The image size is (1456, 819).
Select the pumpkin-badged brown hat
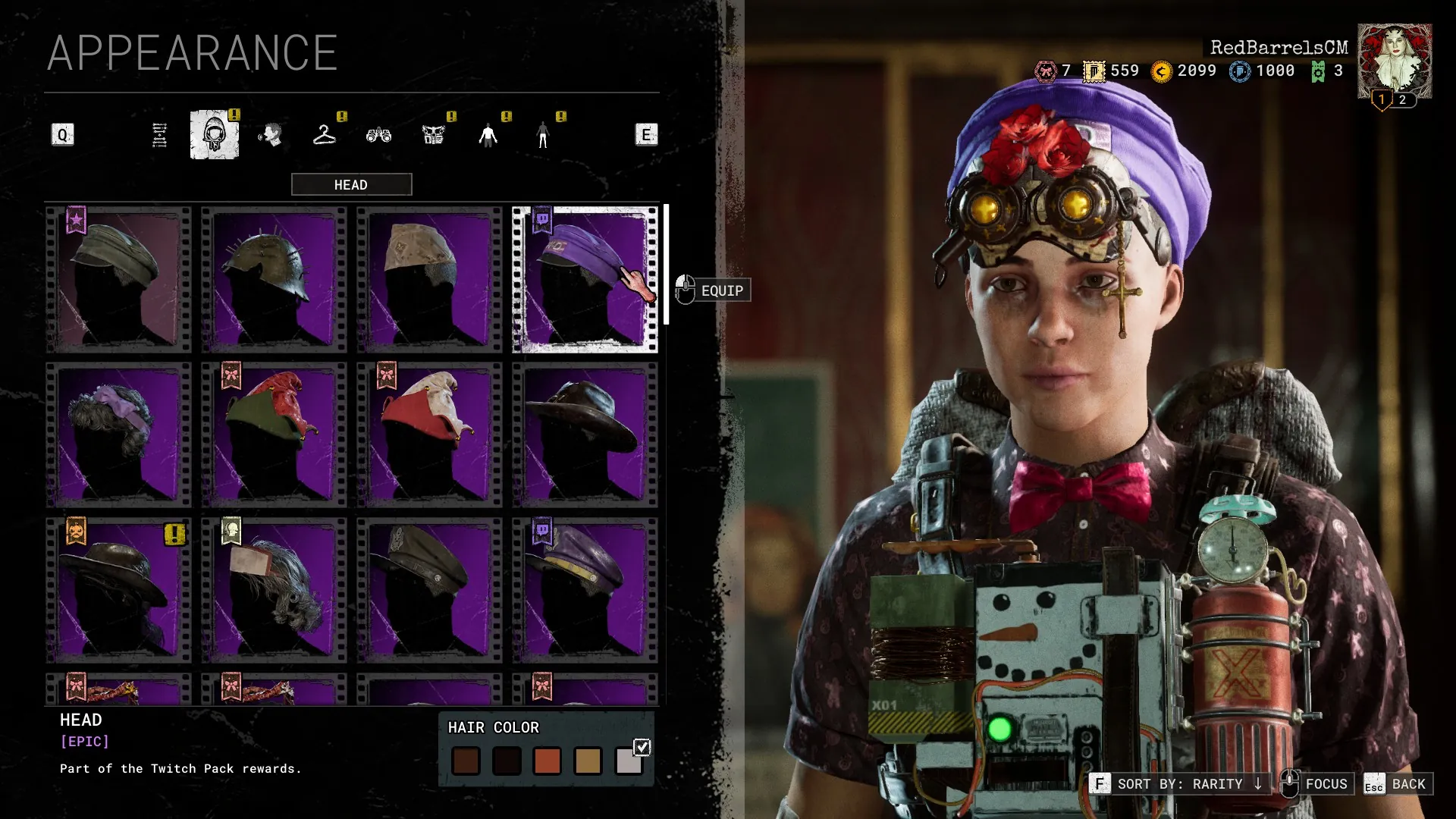coord(119,590)
